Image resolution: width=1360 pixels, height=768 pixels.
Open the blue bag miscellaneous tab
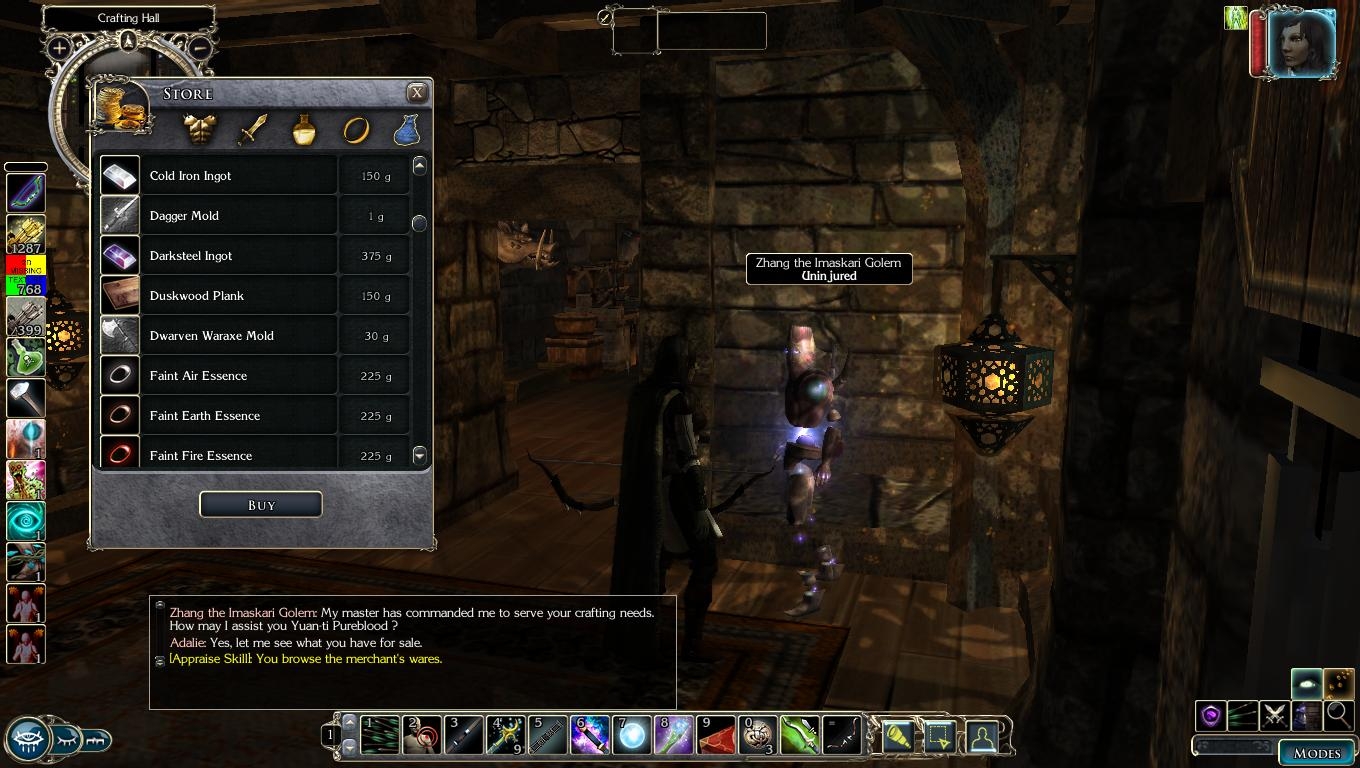(x=406, y=129)
